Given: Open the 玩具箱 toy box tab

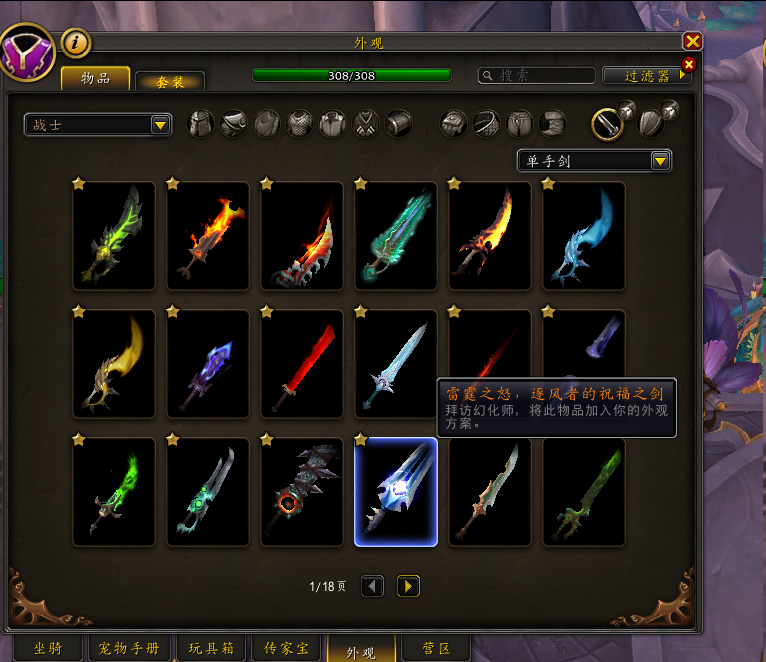Looking at the screenshot, I should click(x=212, y=649).
